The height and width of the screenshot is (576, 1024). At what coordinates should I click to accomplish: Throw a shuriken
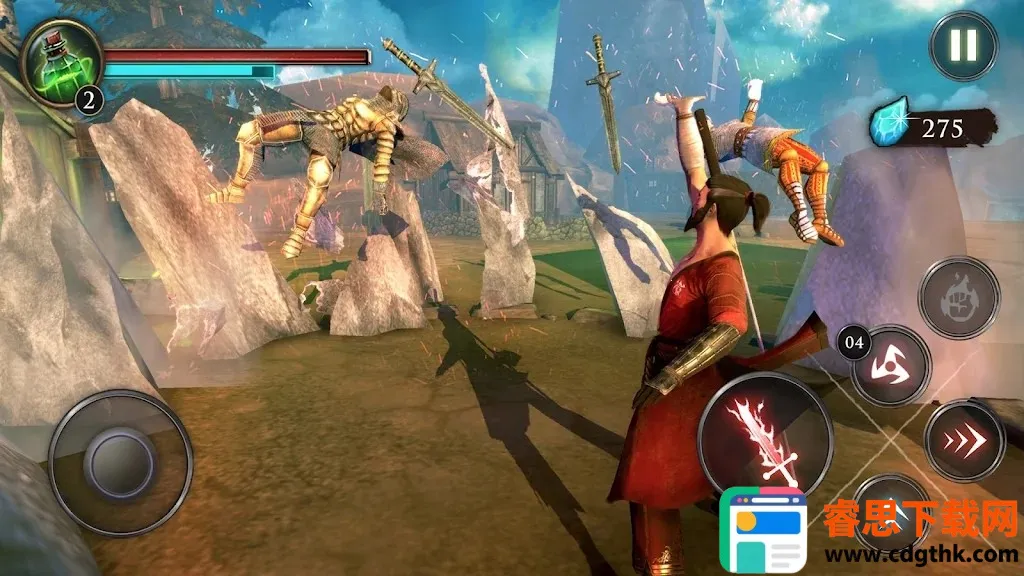point(891,365)
